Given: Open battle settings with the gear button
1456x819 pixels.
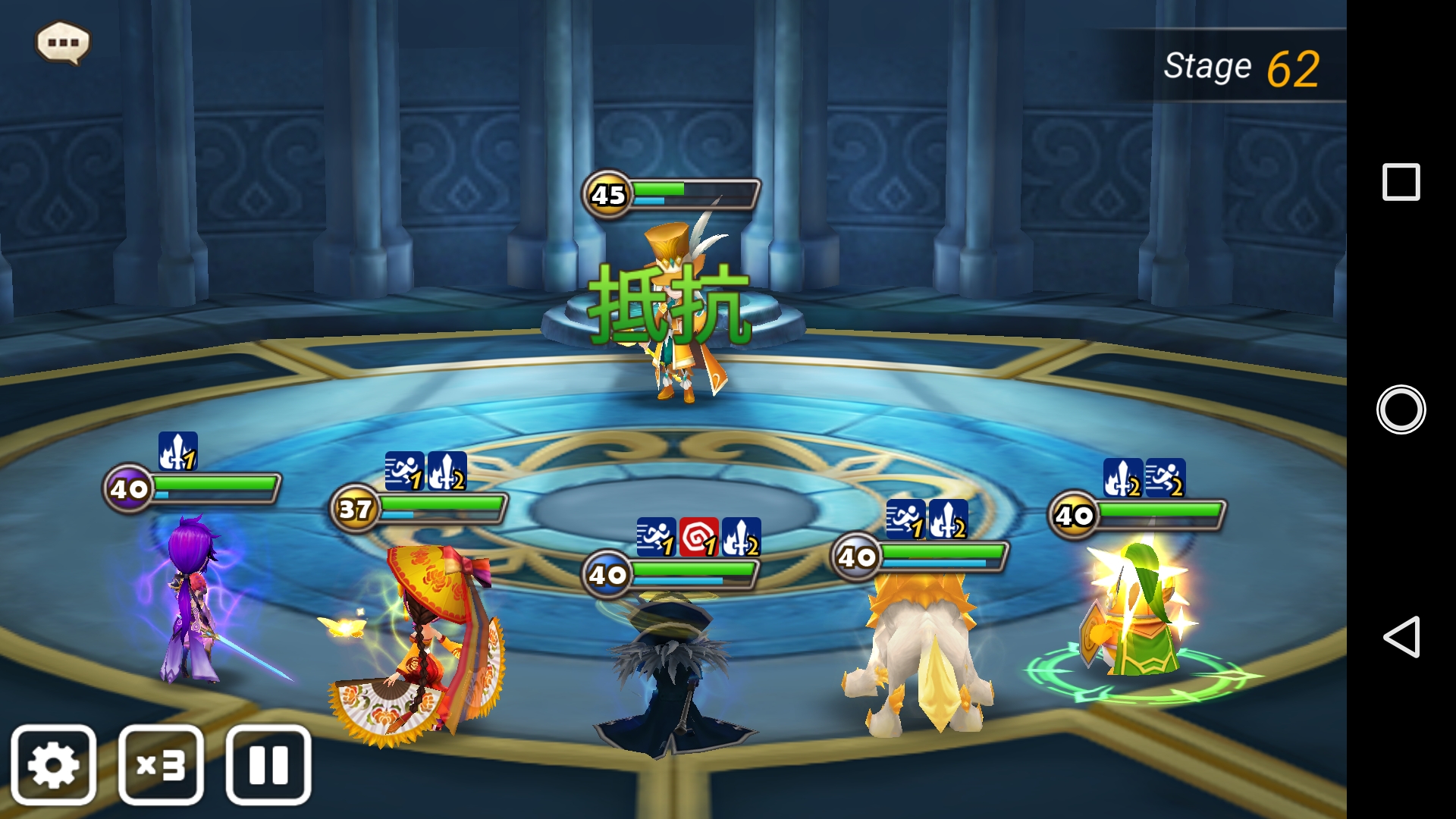Looking at the screenshot, I should coord(53,764).
